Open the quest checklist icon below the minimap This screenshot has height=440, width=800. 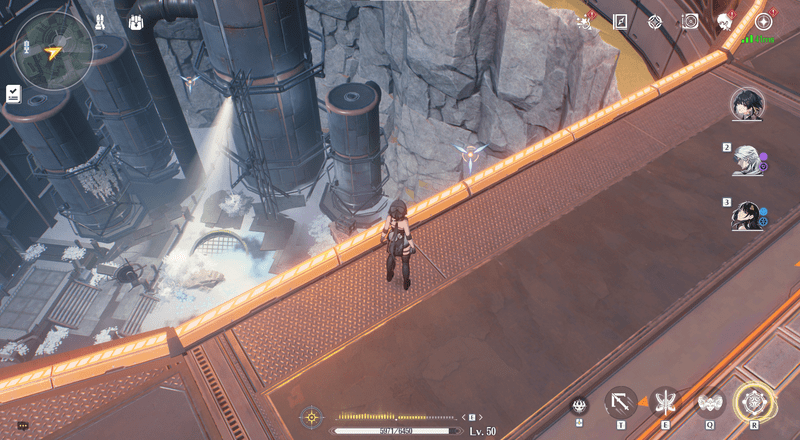coord(13,93)
